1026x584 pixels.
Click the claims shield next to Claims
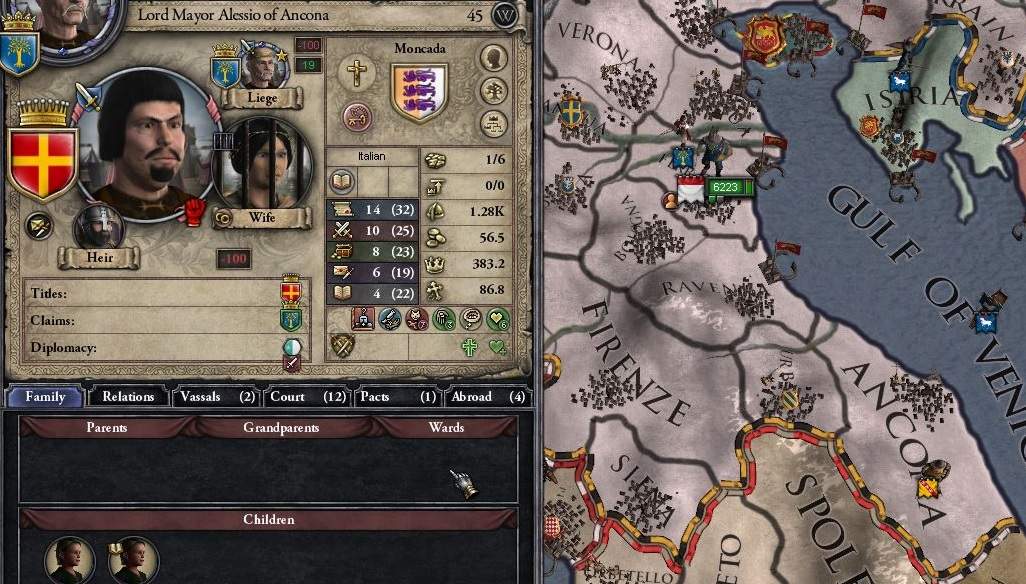coord(291,320)
